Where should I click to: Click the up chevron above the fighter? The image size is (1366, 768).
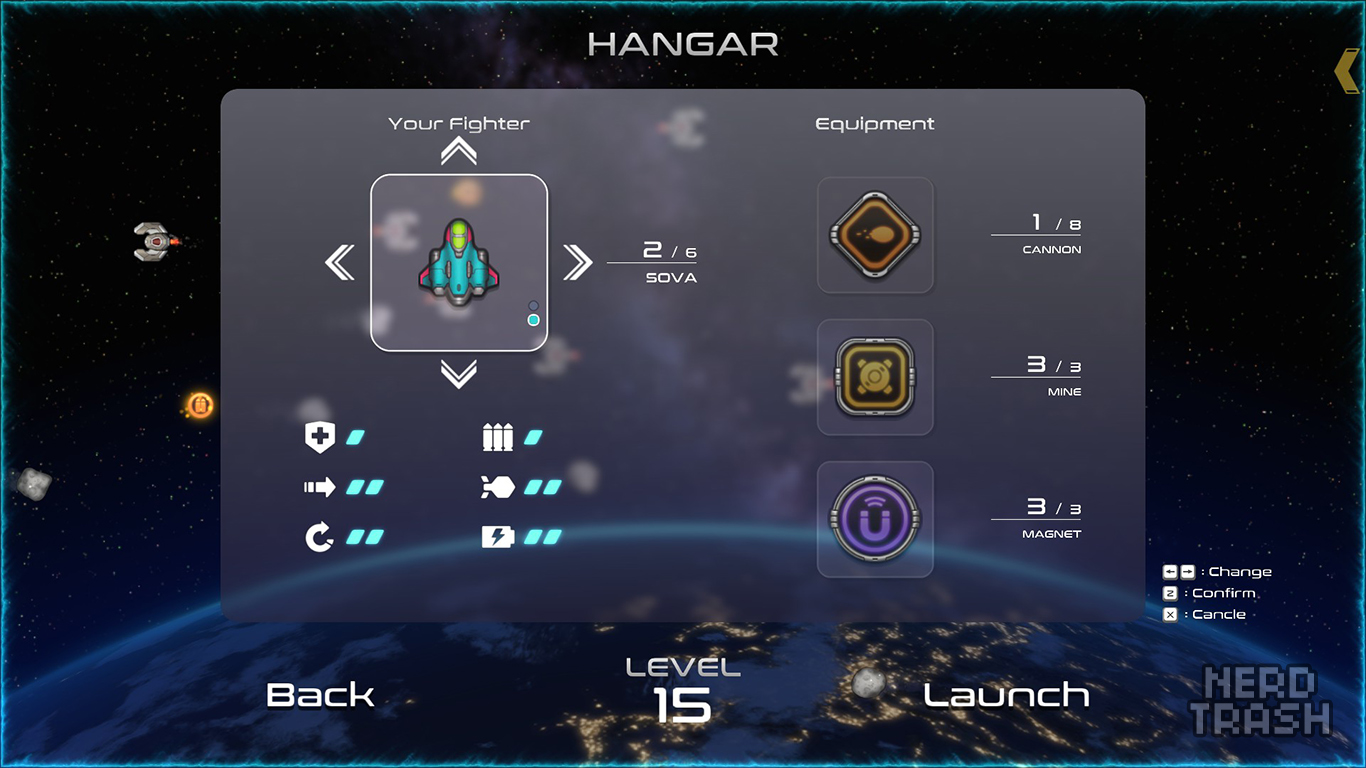pyautogui.click(x=458, y=151)
